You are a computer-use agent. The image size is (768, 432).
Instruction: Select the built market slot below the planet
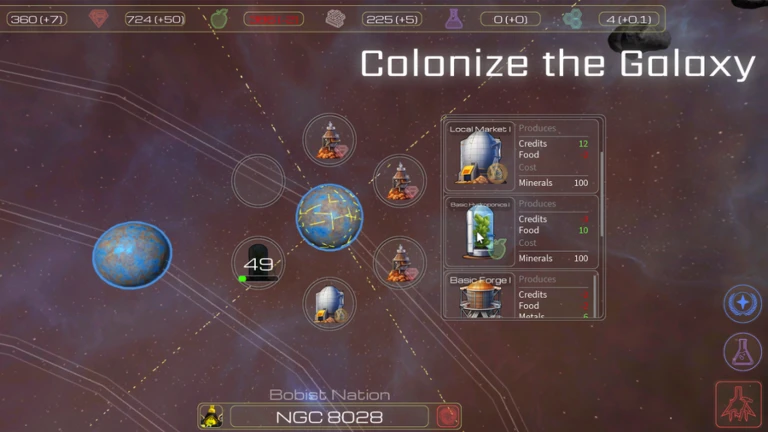pos(329,304)
